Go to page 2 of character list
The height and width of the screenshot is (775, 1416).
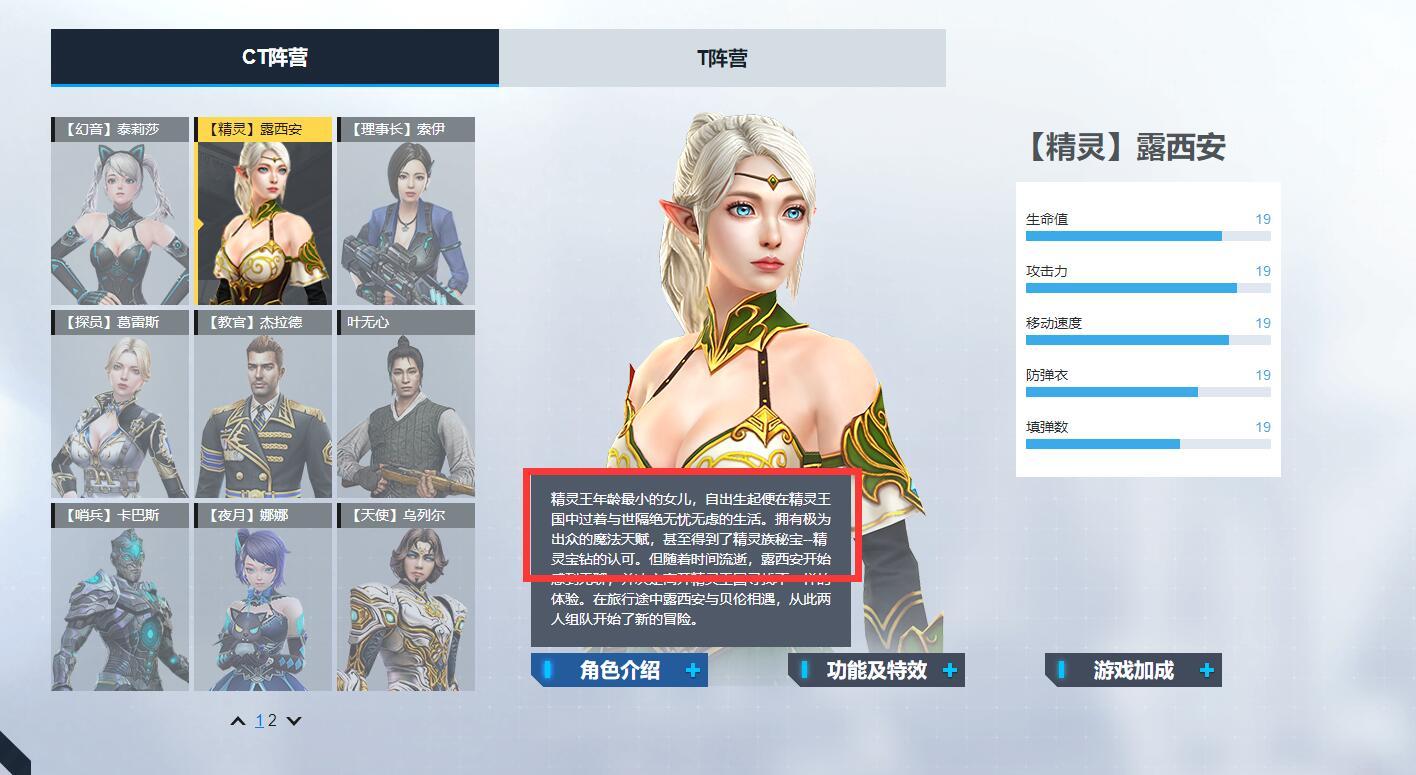(x=273, y=720)
